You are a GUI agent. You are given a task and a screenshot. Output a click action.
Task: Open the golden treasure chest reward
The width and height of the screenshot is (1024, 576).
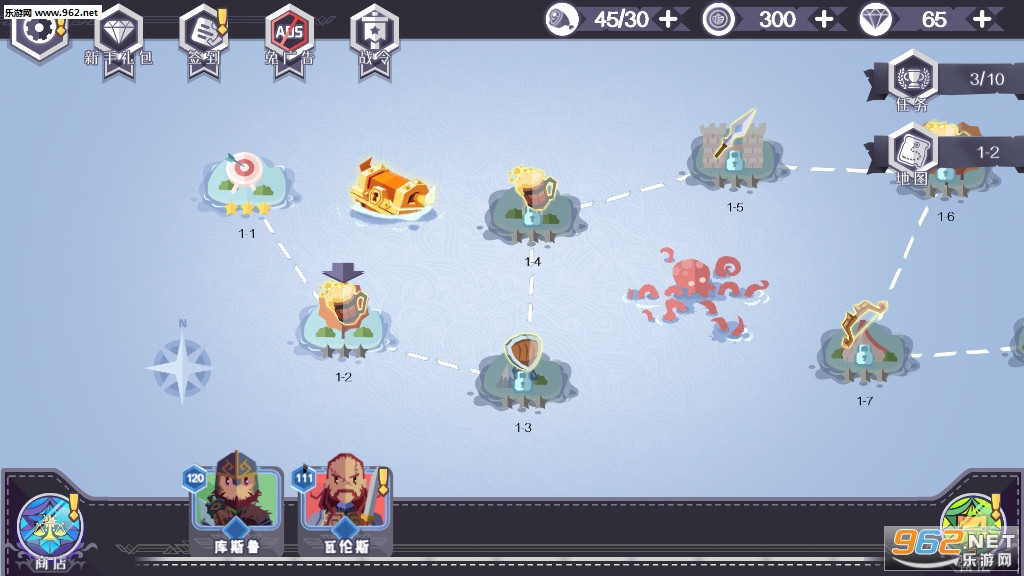pos(392,187)
